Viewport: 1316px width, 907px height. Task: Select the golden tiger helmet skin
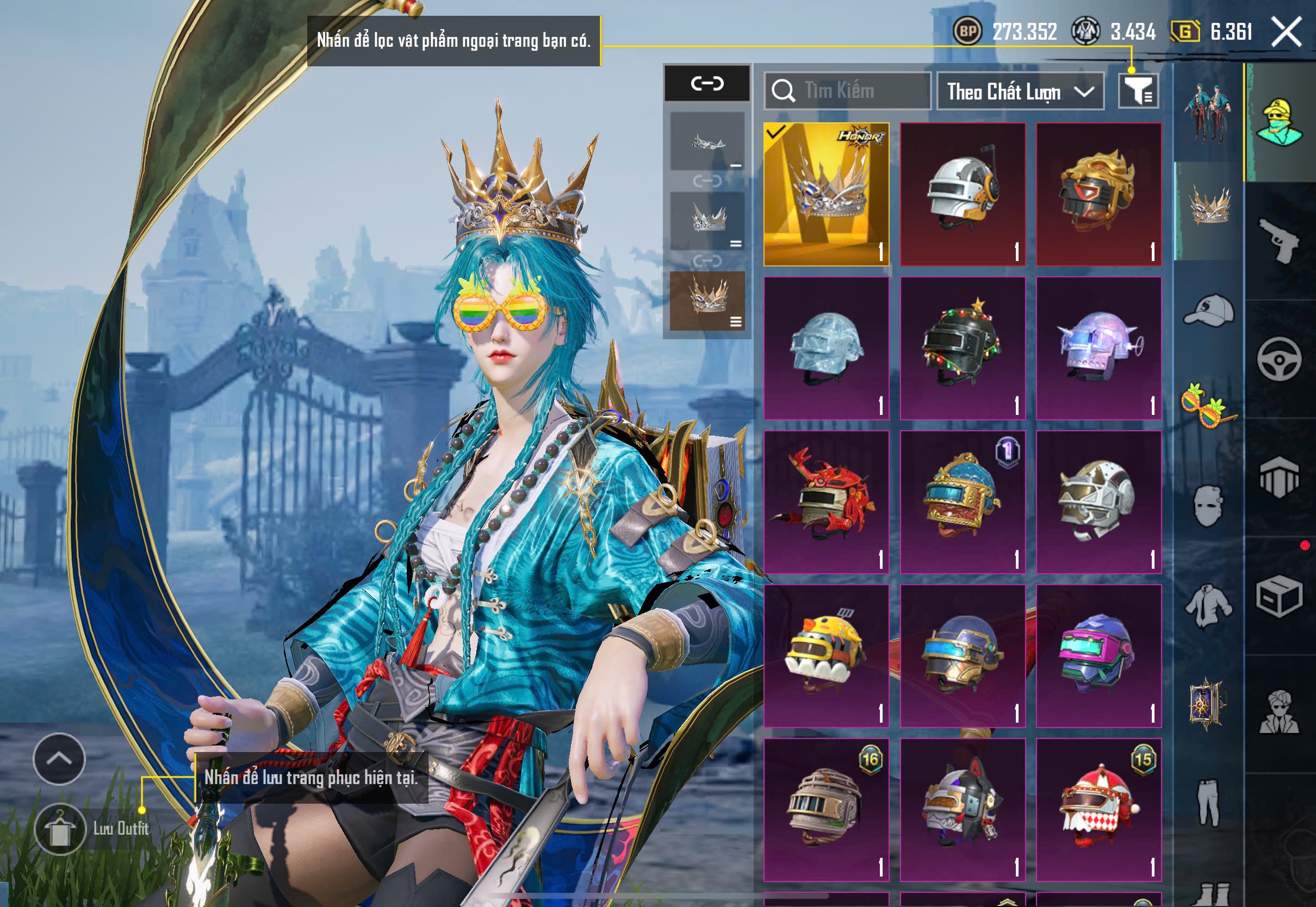coord(1098,194)
